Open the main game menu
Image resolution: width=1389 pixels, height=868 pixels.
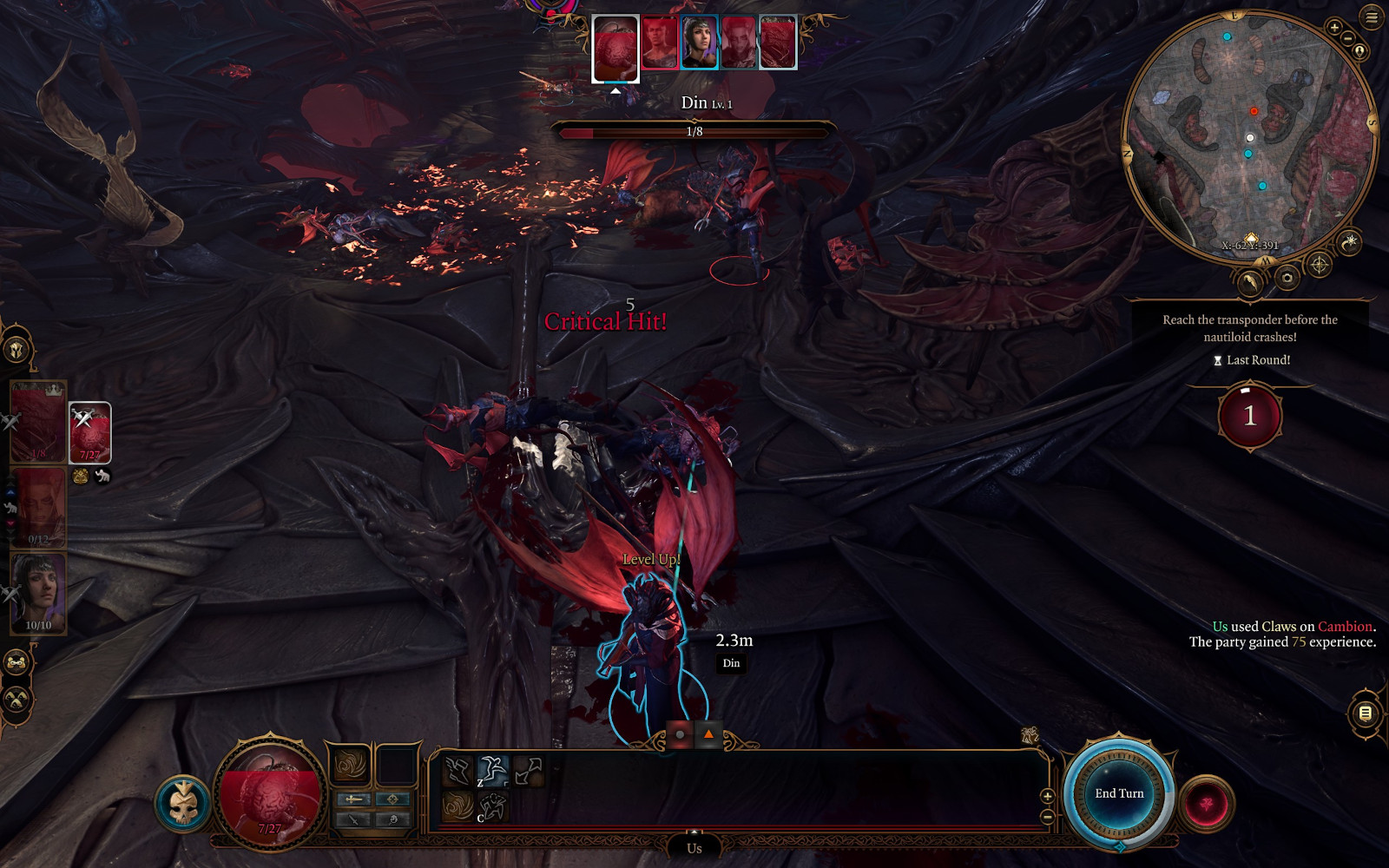1372,16
